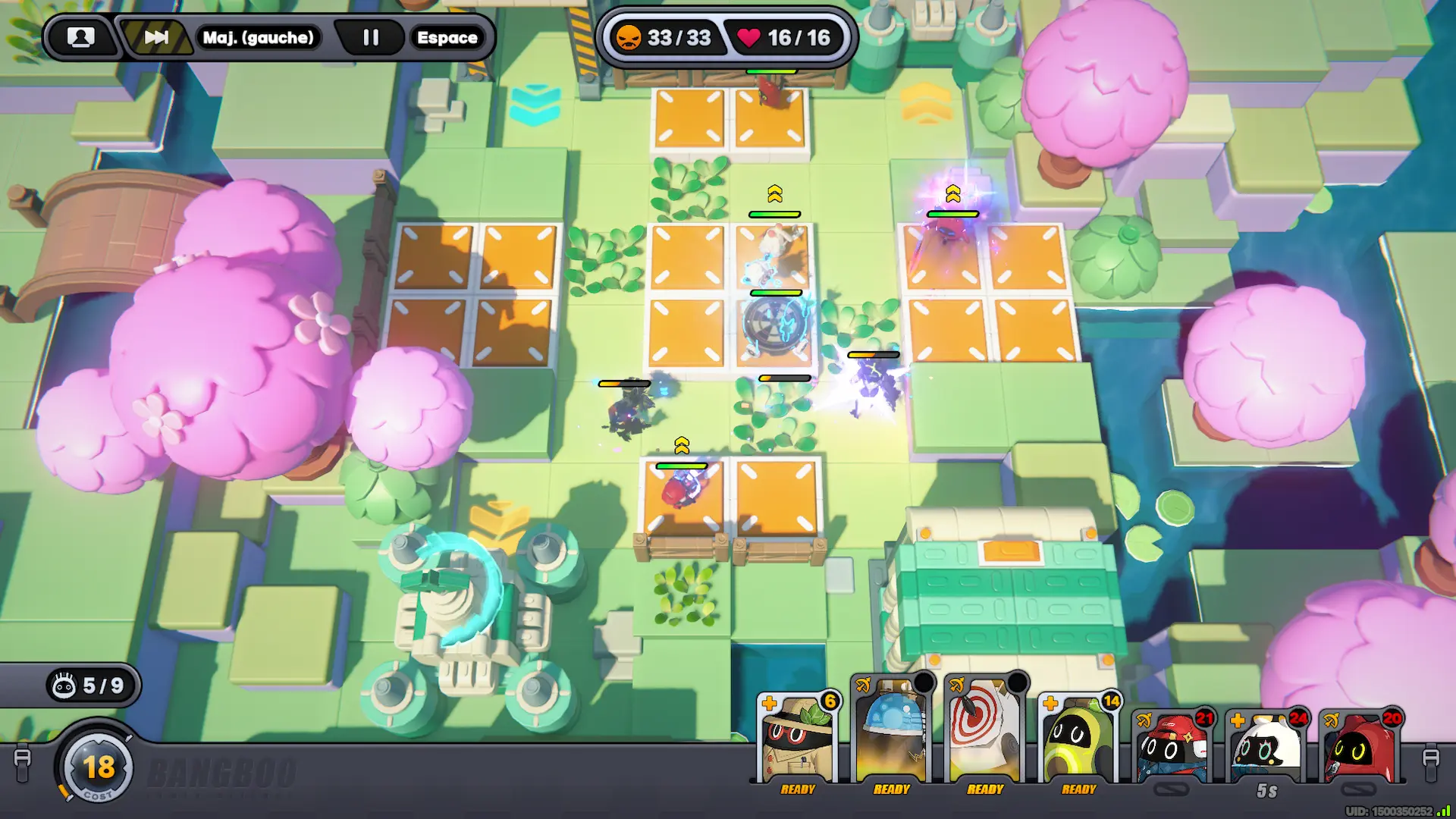
Task: Select the empty orange tile beside the top spawn gate
Action: point(689,118)
